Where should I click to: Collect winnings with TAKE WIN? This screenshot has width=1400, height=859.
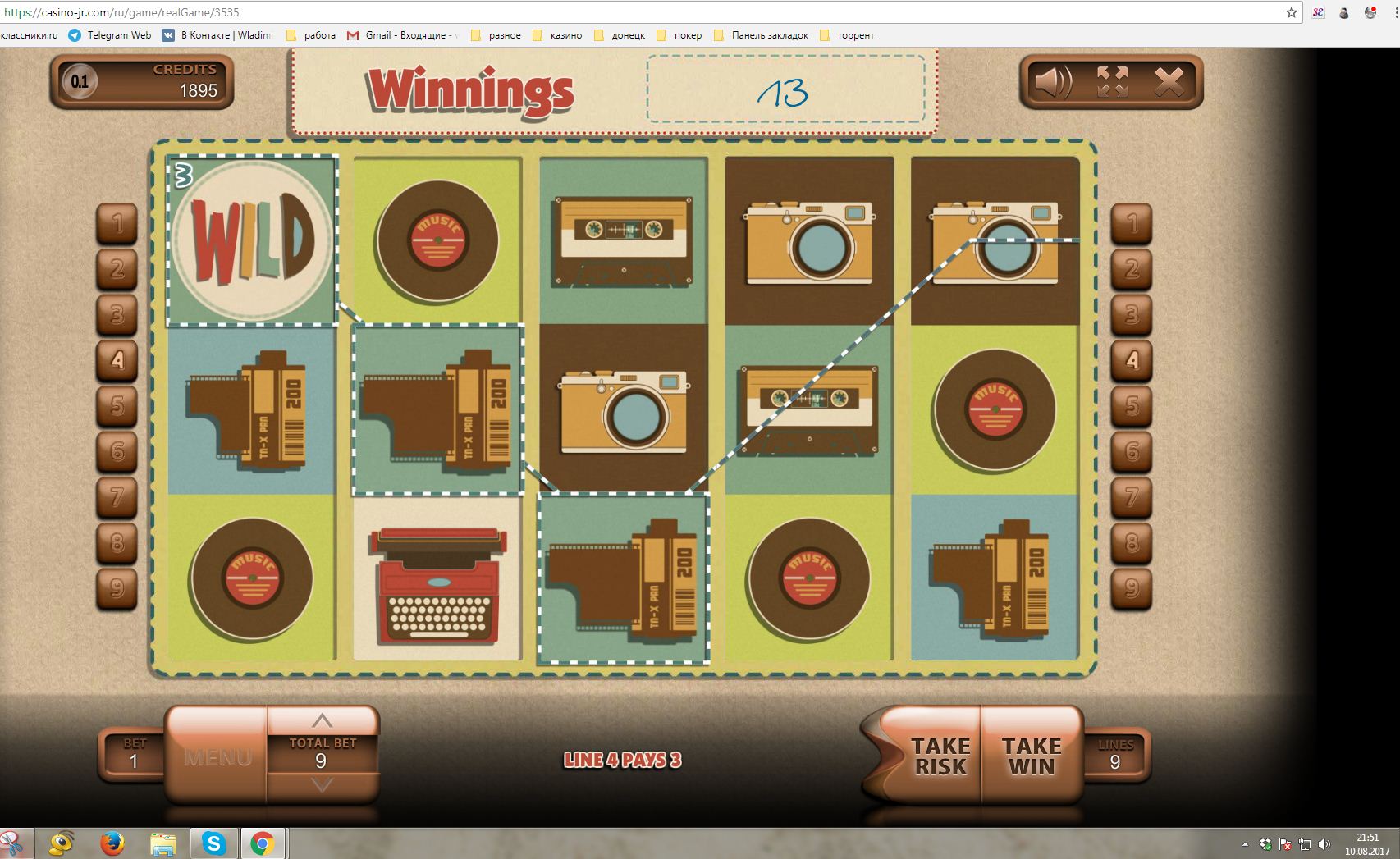pyautogui.click(x=1032, y=756)
